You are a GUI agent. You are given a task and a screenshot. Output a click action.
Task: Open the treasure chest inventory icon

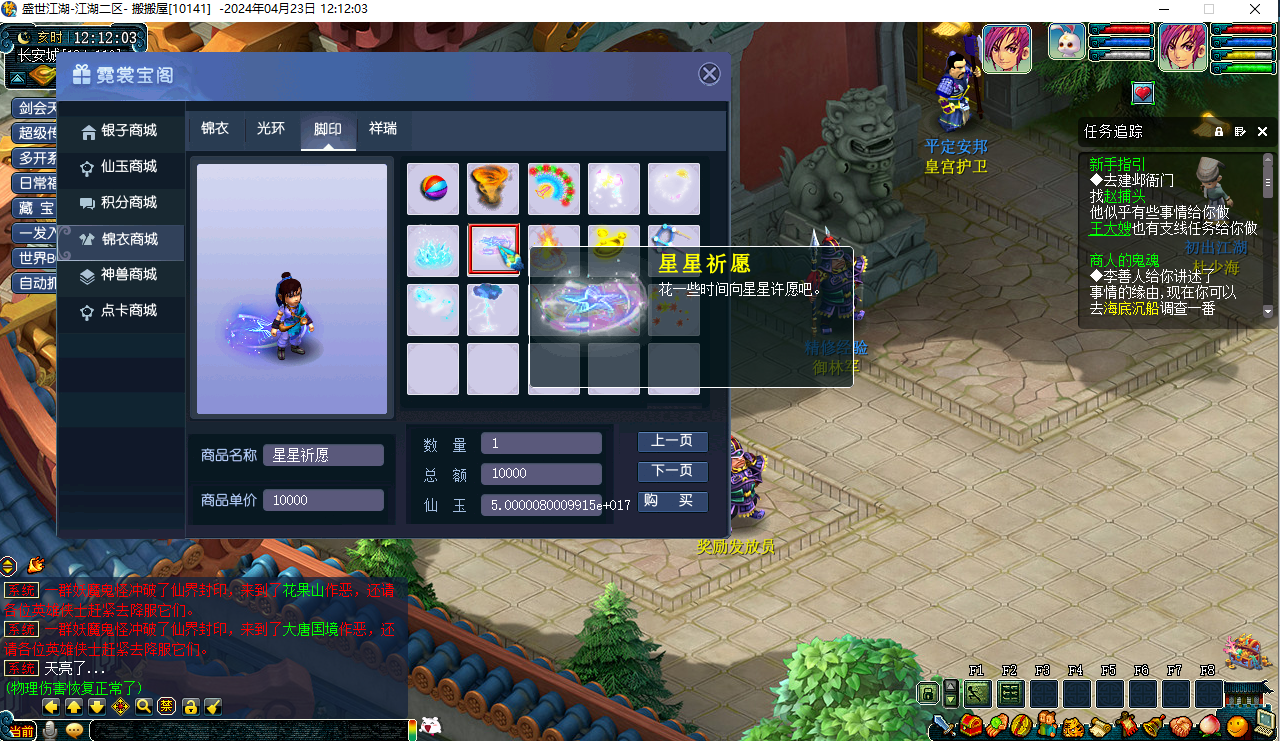(971, 724)
